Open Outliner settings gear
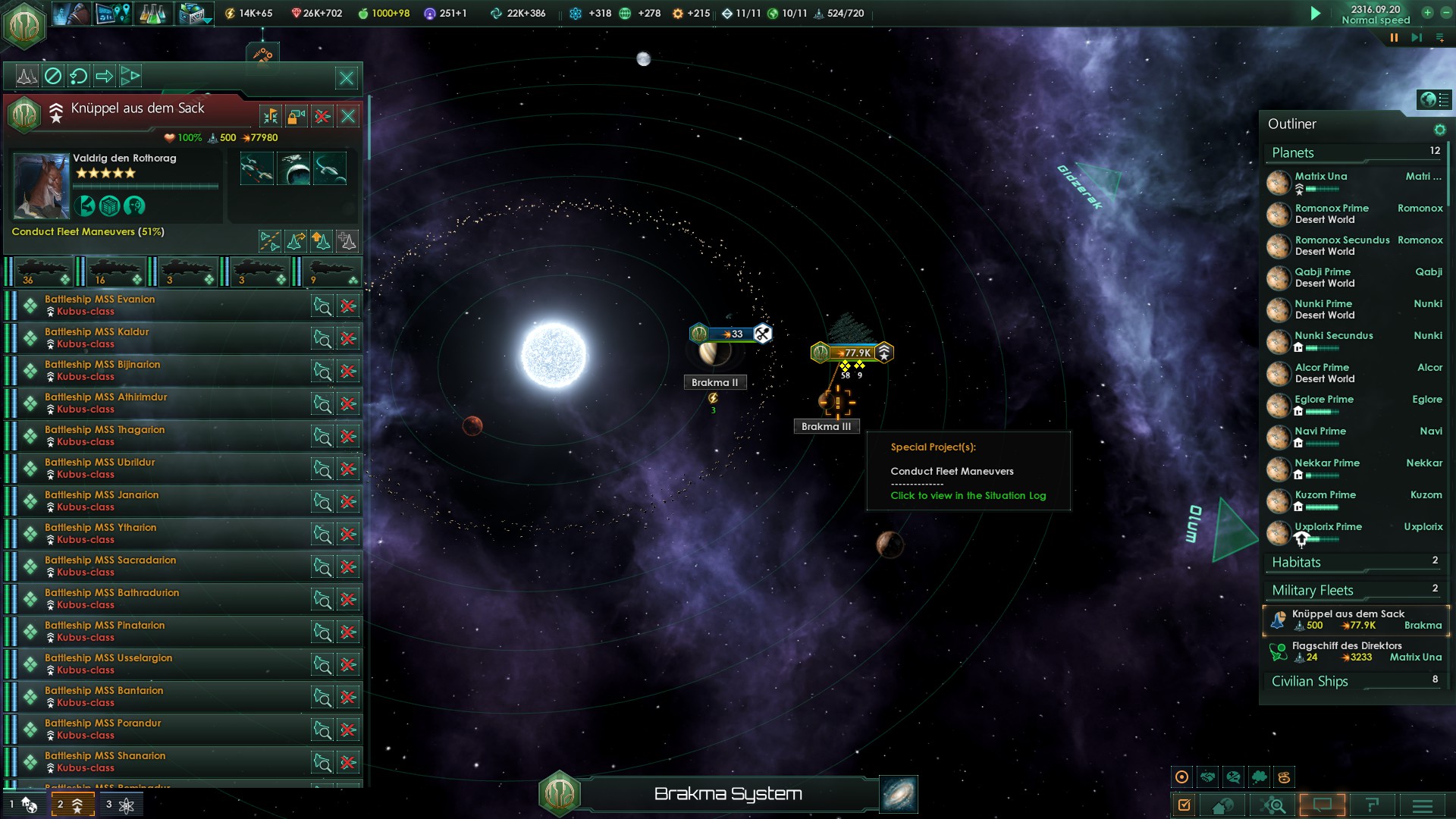 click(x=1439, y=130)
